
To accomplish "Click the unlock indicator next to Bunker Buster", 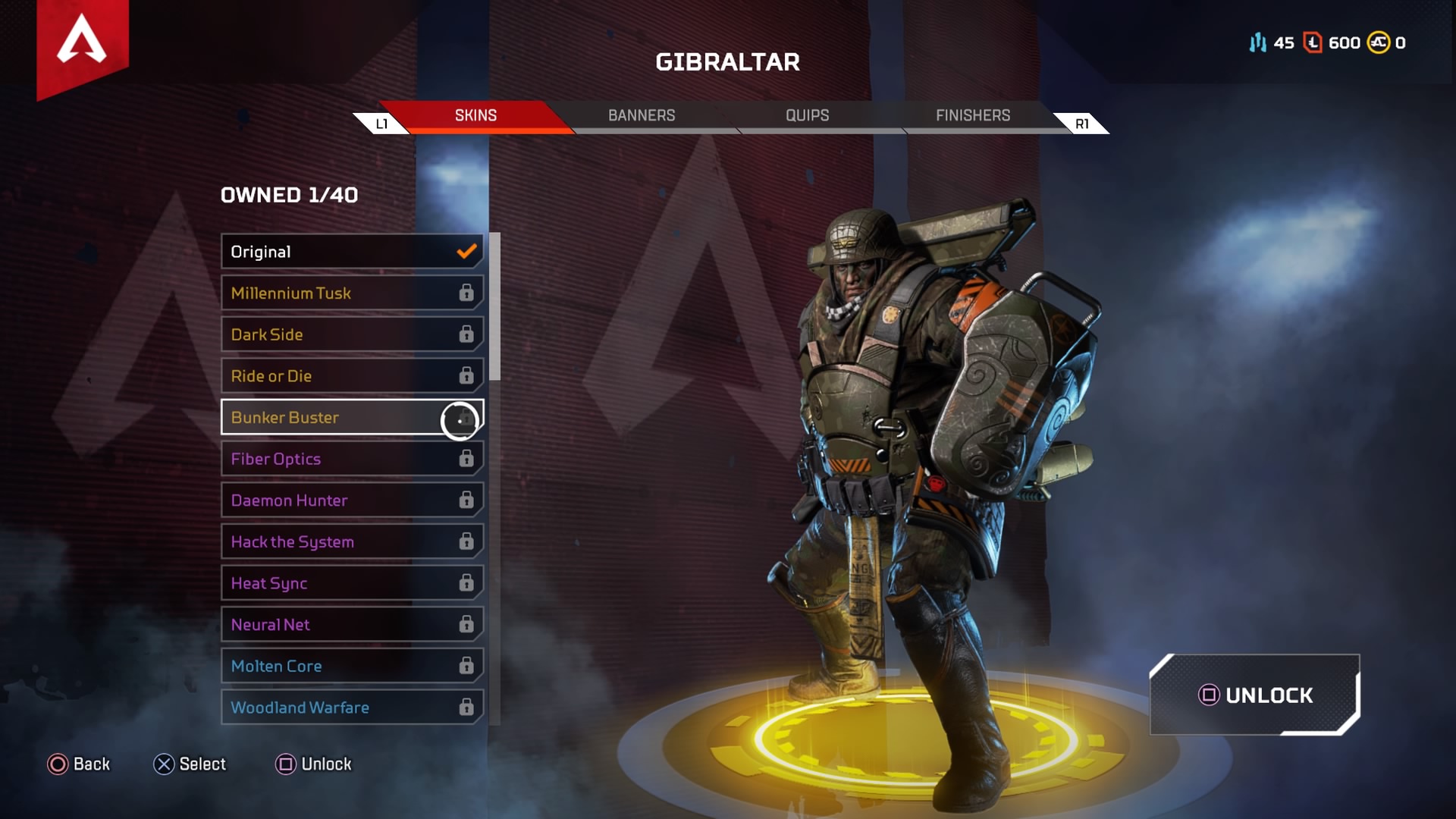I will coord(460,420).
